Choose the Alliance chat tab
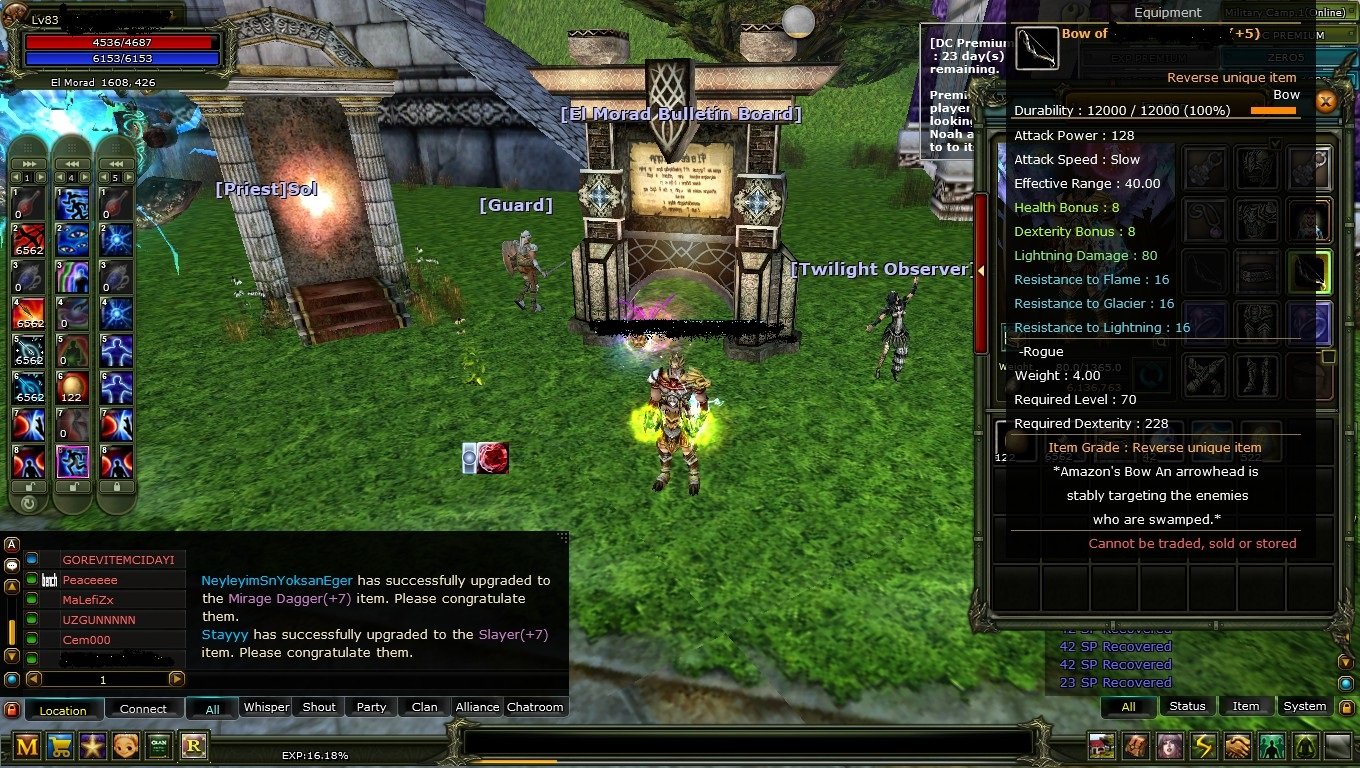The image size is (1360, 768). 477,707
